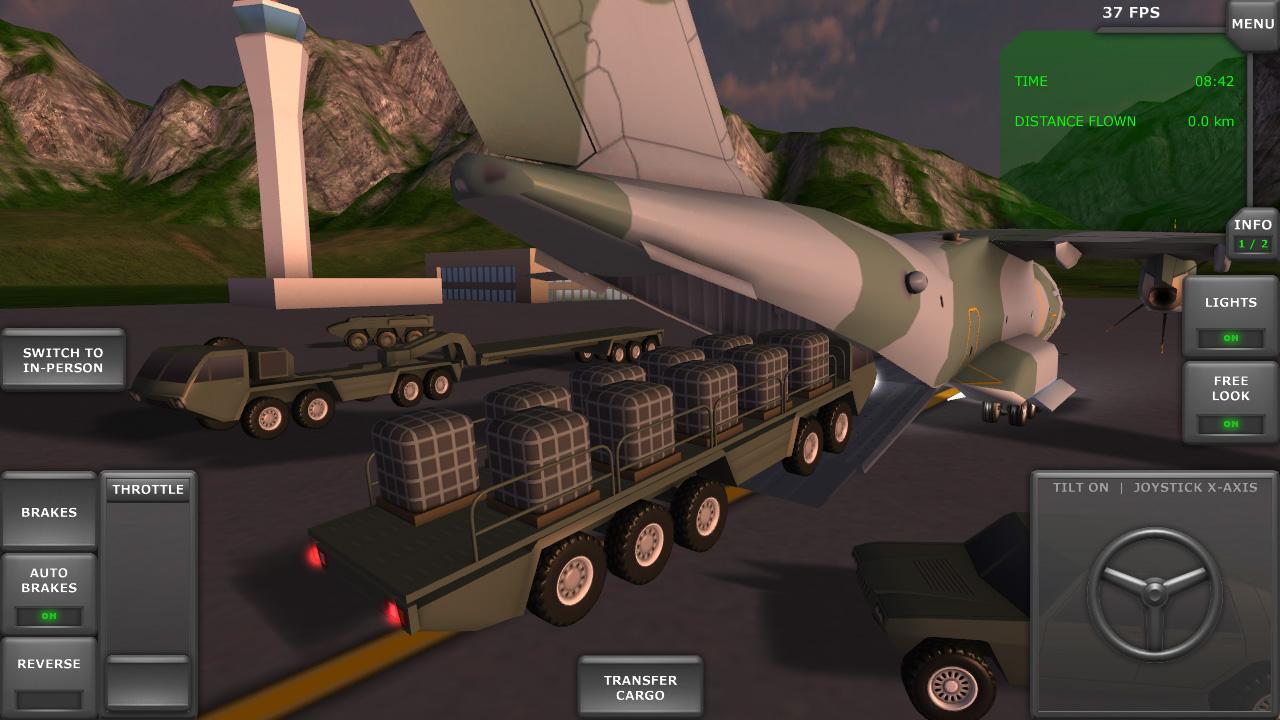Disable FREE LOOK mode

1231,424
